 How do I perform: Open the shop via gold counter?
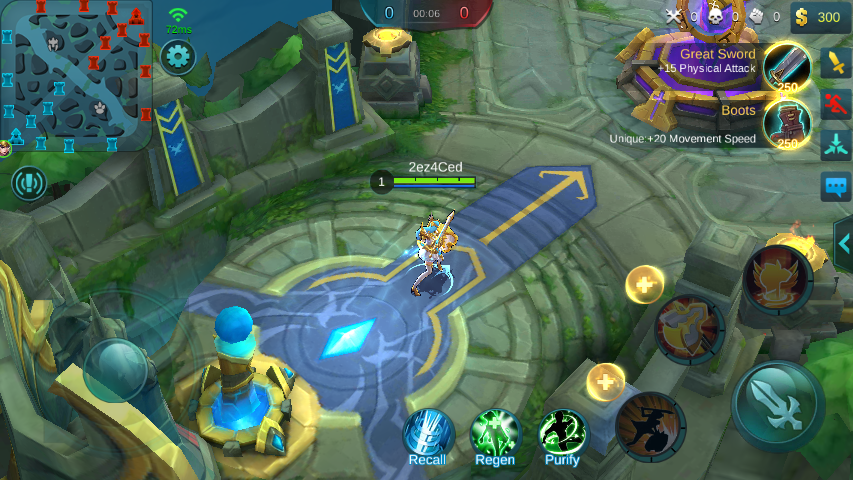(816, 17)
